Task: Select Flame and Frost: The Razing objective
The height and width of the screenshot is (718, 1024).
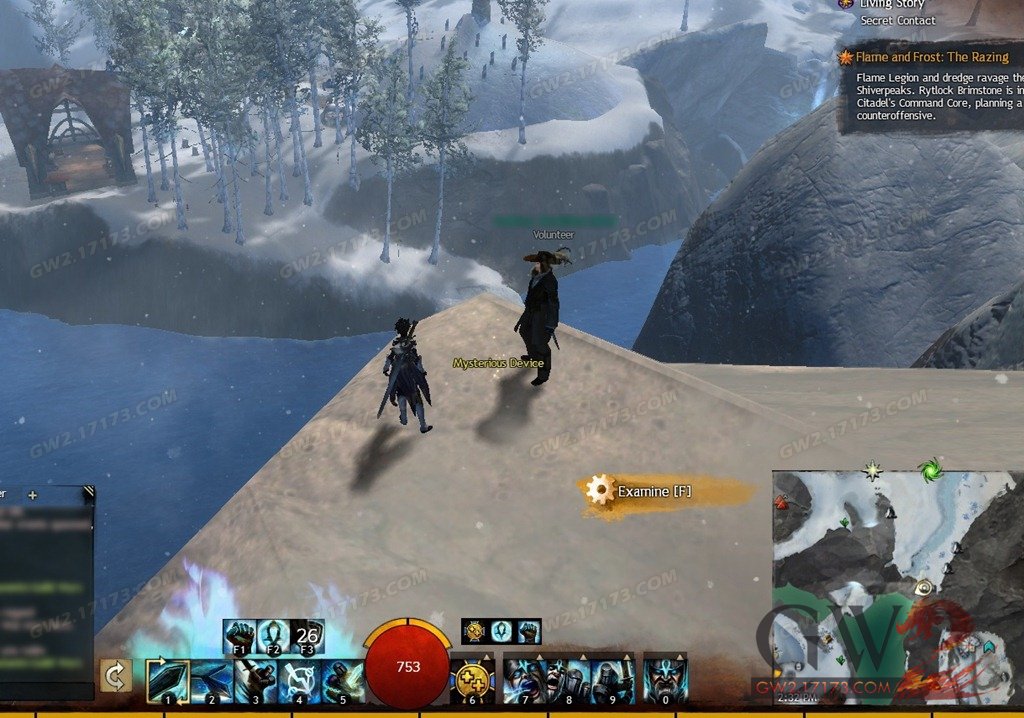Action: pos(938,58)
